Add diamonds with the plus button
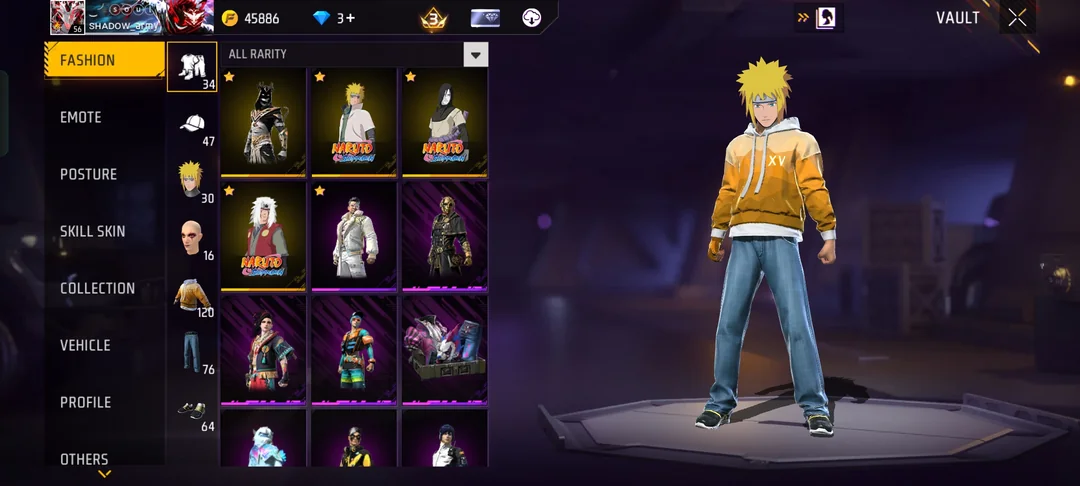Image resolution: width=1080 pixels, height=486 pixels. (349, 18)
